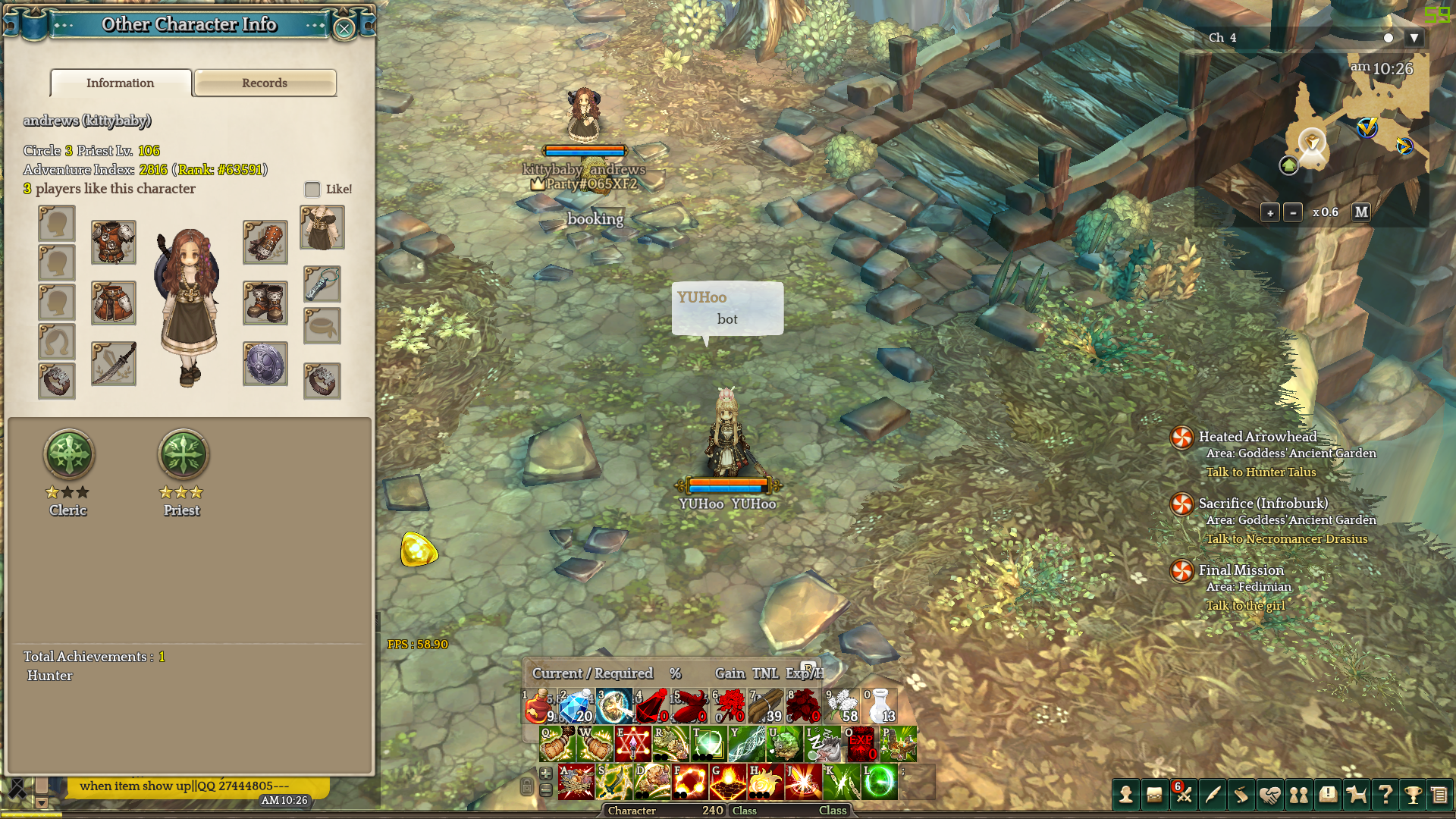Tick the Like! checkbox
This screenshot has width=1456, height=819.
(x=312, y=189)
